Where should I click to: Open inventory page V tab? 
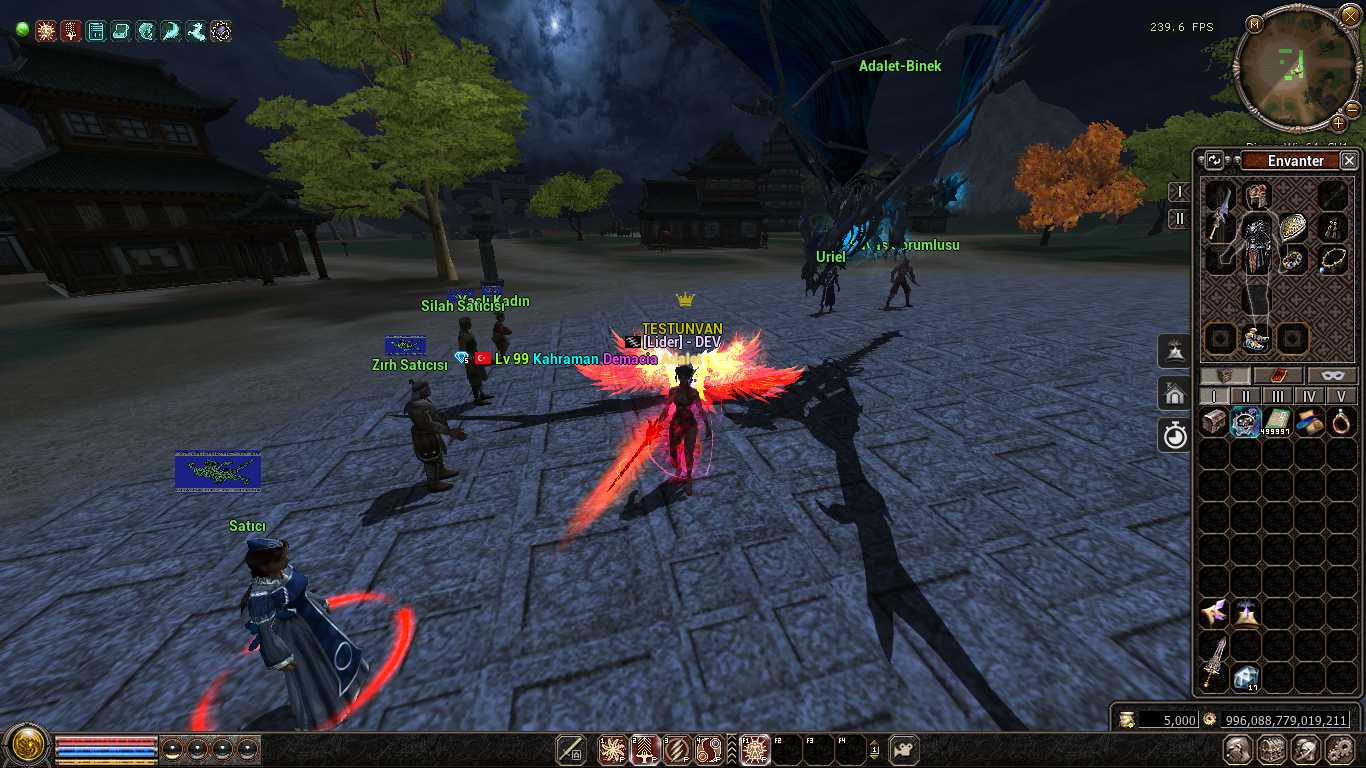click(x=1340, y=396)
